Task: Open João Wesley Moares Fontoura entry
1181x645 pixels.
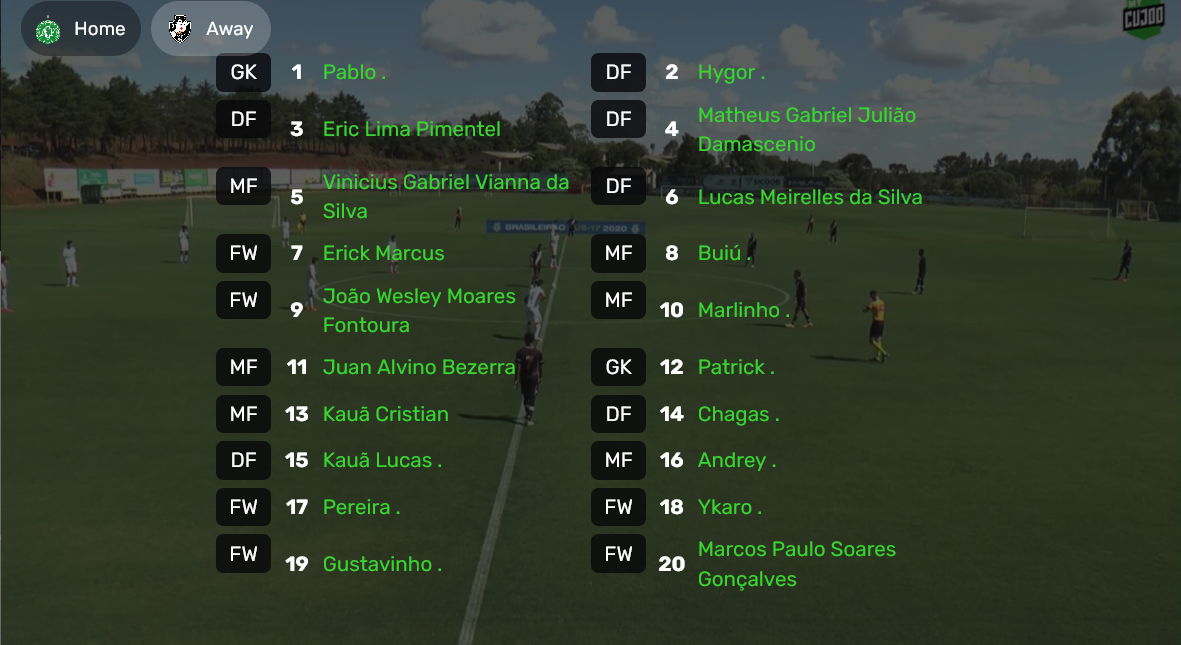Action: (419, 310)
